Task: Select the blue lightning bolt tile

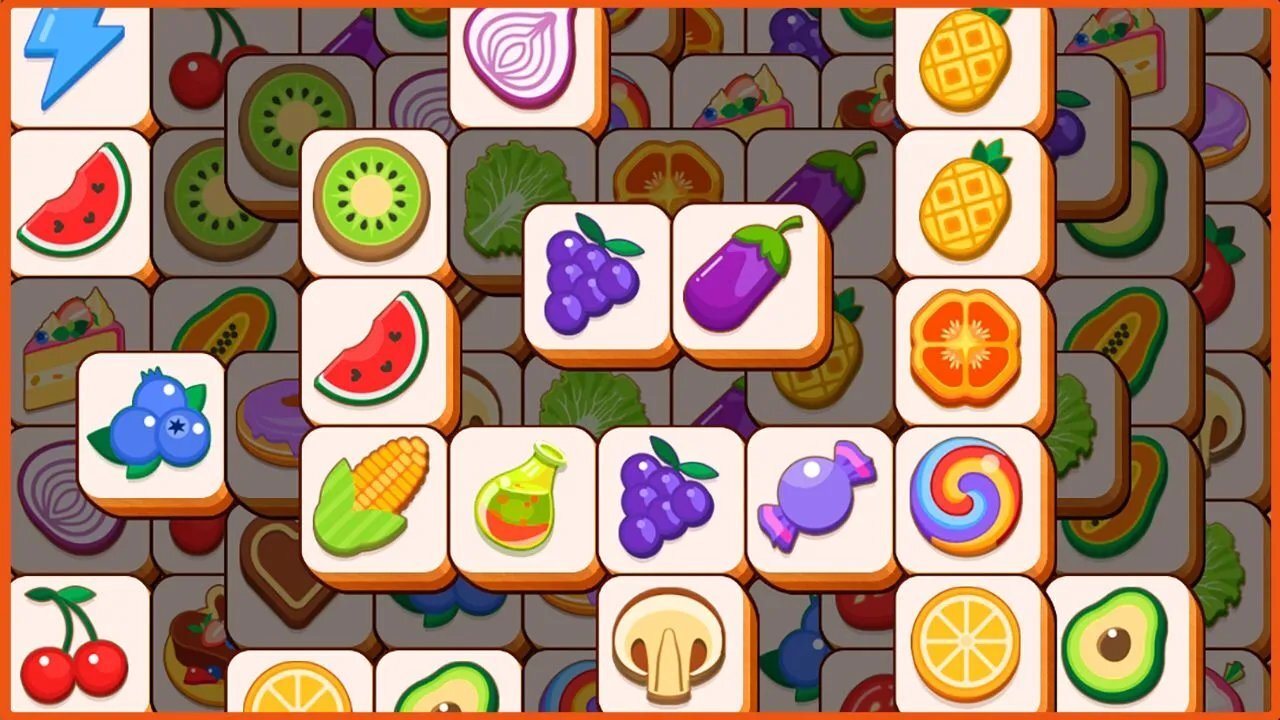Action: tap(75, 55)
